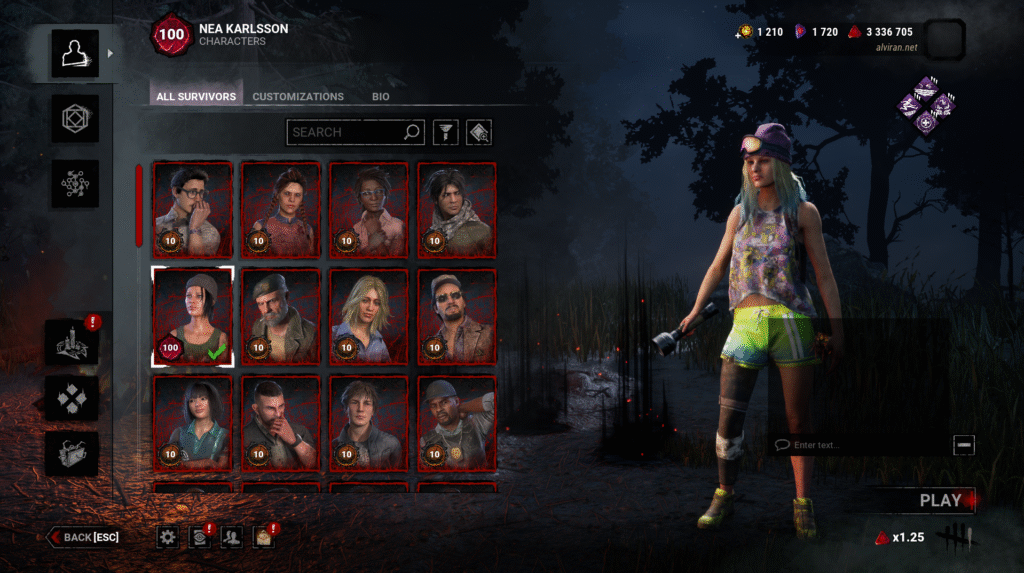The width and height of the screenshot is (1024, 573).
Task: Minimize the chat with the minus button
Action: (x=963, y=445)
